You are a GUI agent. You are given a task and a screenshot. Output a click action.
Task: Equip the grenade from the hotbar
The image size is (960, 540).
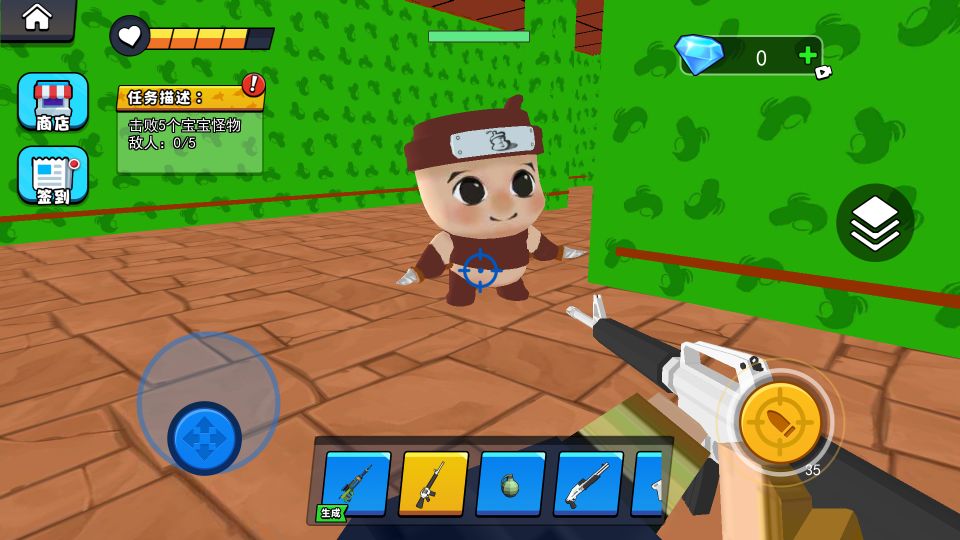tap(510, 484)
